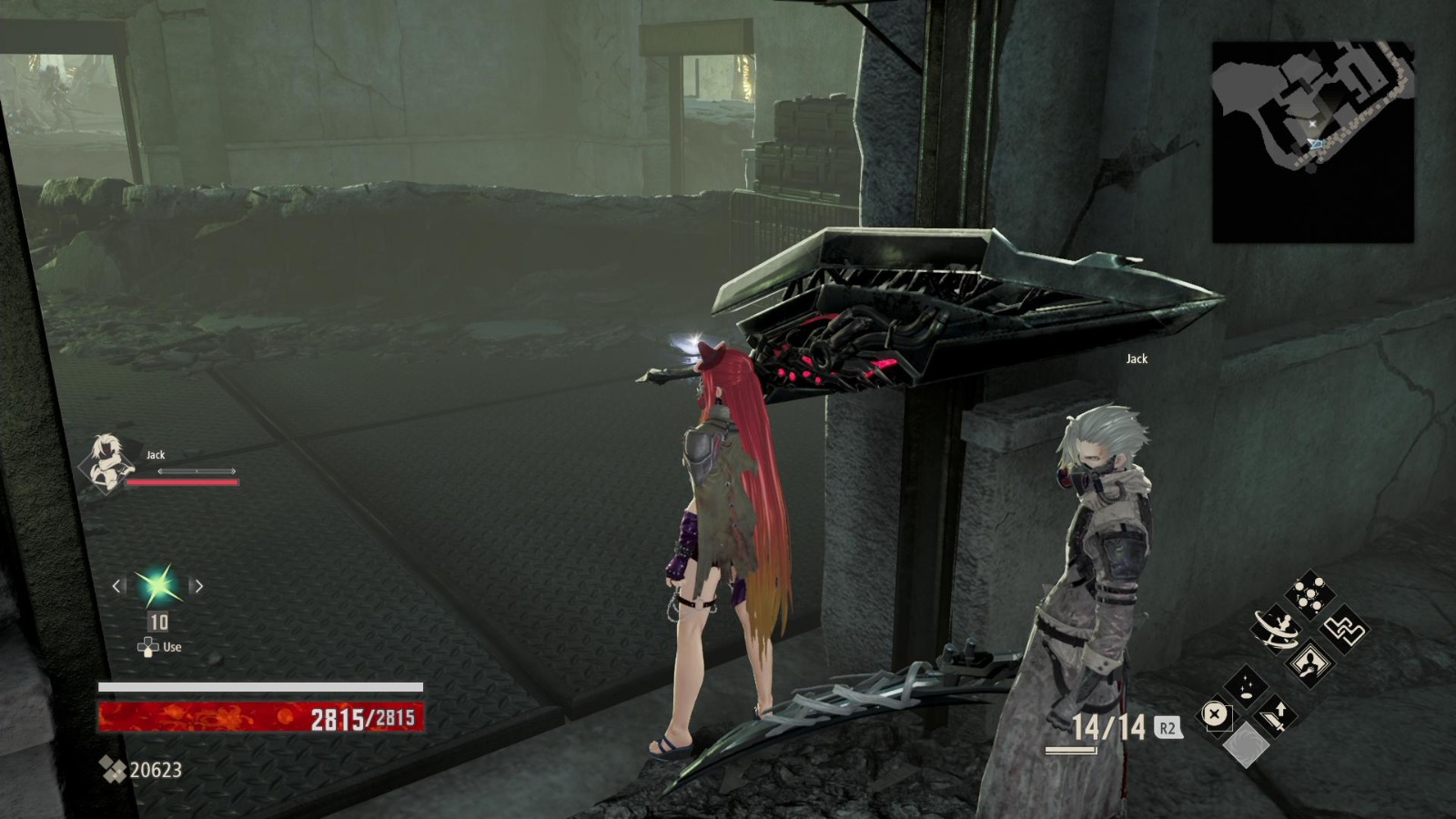1456x819 pixels.
Task: Click the white ichor gauge bar
Action: click(x=262, y=686)
